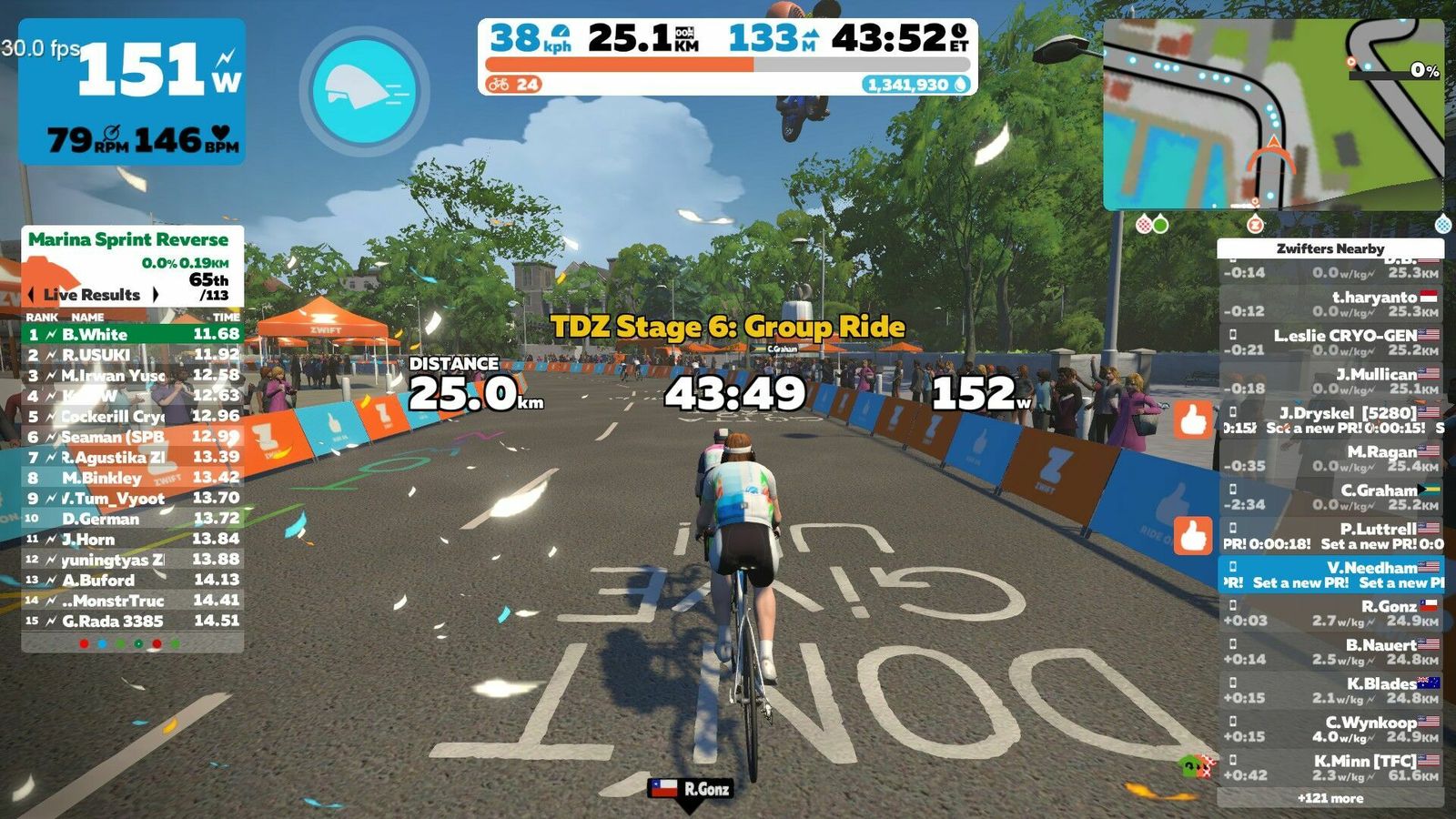
Task: Choose K.Minn [TFC] from nearby riders
Action: 1330,767
